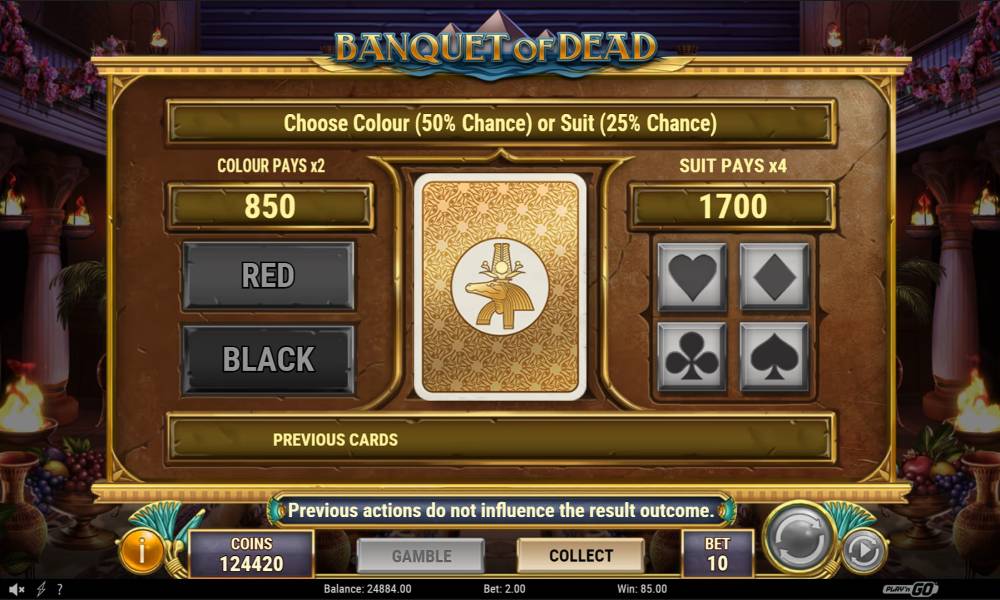Choose the RED colour button
This screenshot has height=600, width=1000.
point(268,276)
